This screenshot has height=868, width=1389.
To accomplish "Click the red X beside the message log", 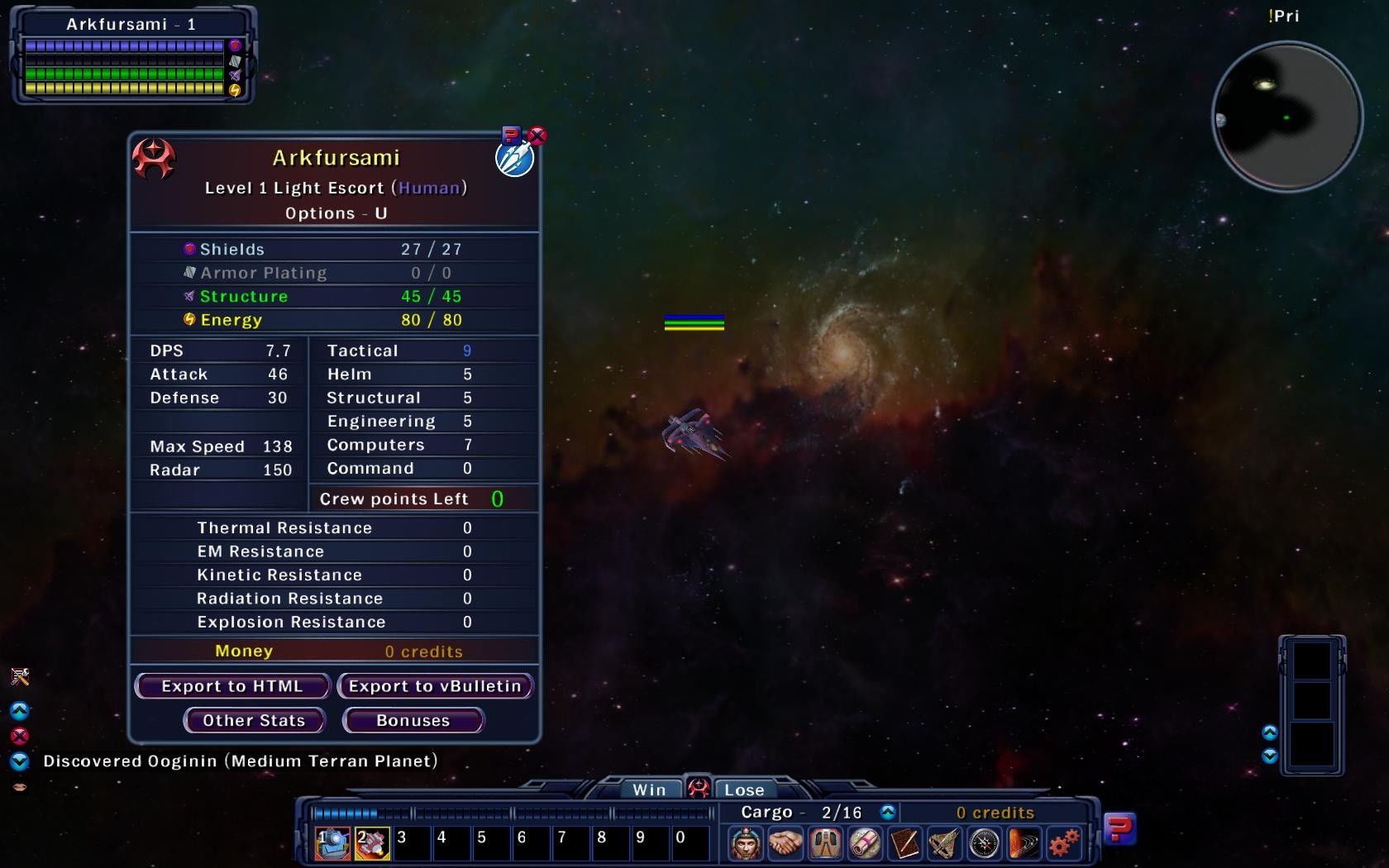I will [x=20, y=736].
